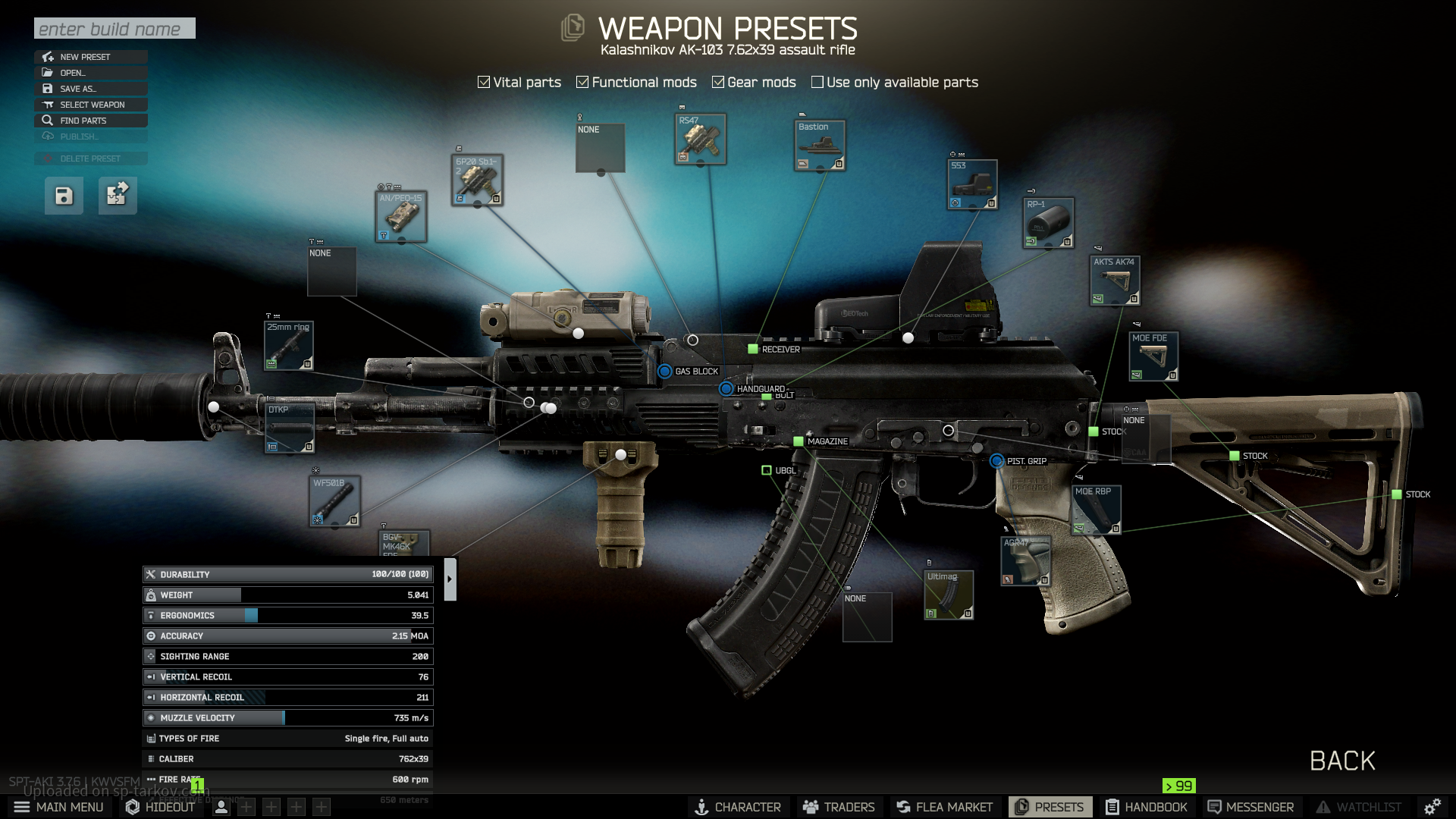Click the build name input field
1456x819 pixels.
click(x=115, y=29)
